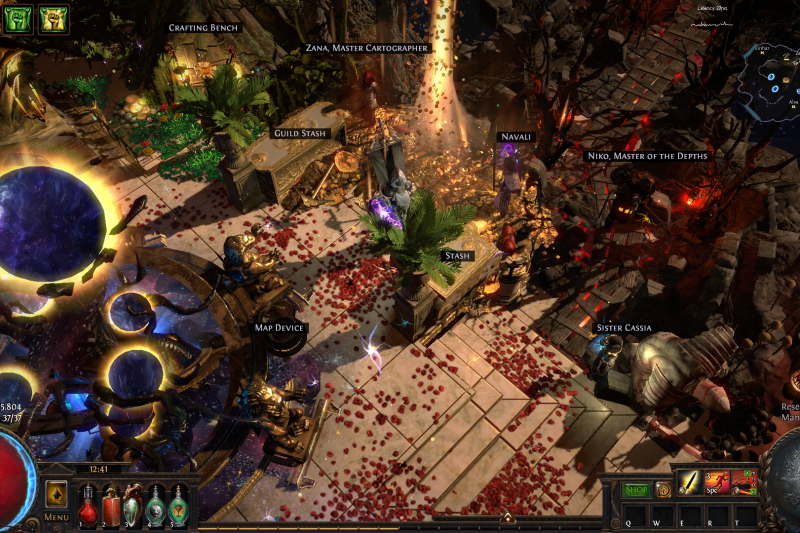This screenshot has height=533, width=800.
Task: Select the sword attack skill icon
Action: click(690, 483)
